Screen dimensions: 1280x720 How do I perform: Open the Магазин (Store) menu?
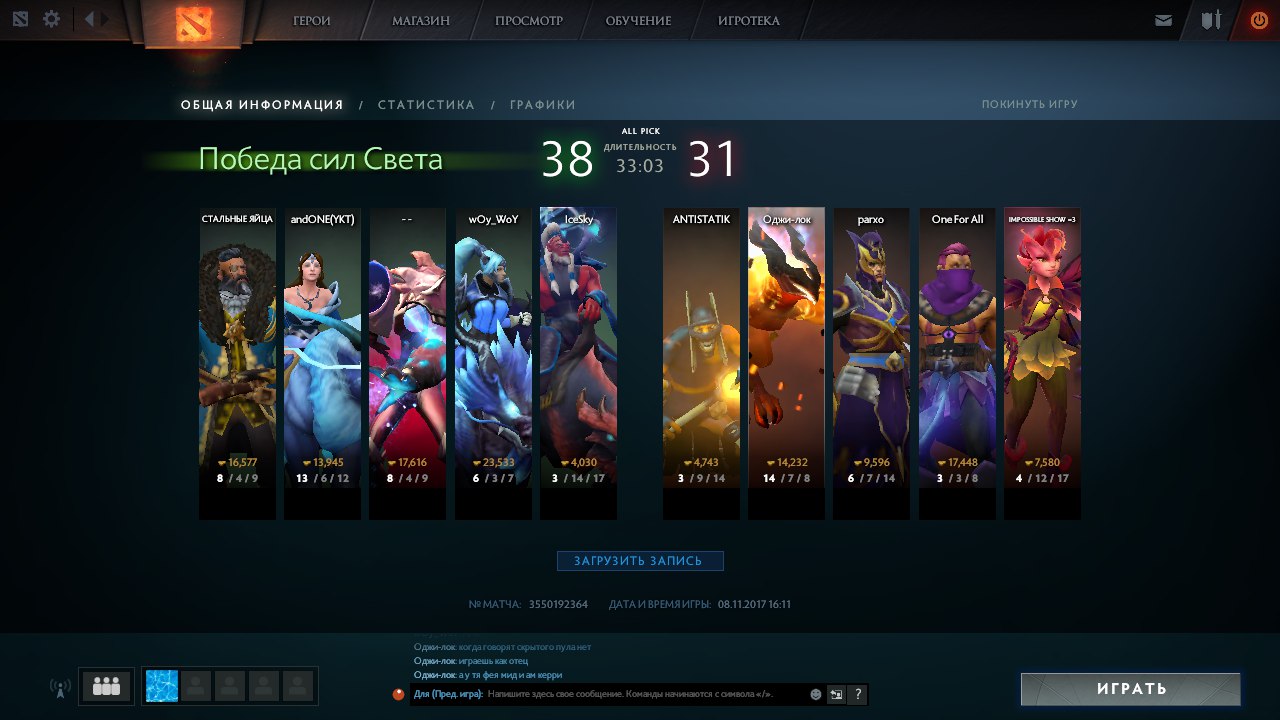420,21
